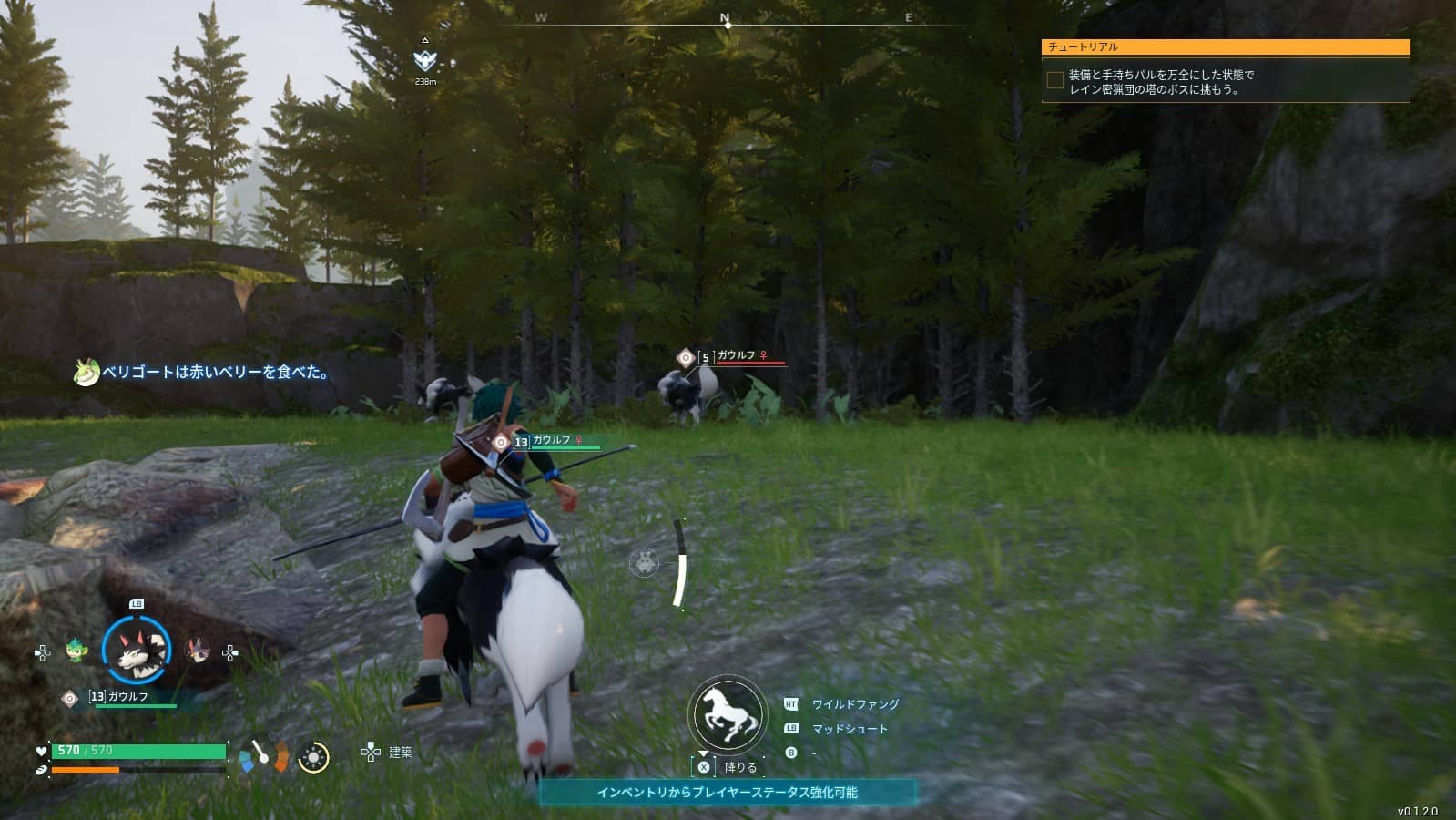
Task: Use the マッドシュート skill
Action: click(x=849, y=729)
